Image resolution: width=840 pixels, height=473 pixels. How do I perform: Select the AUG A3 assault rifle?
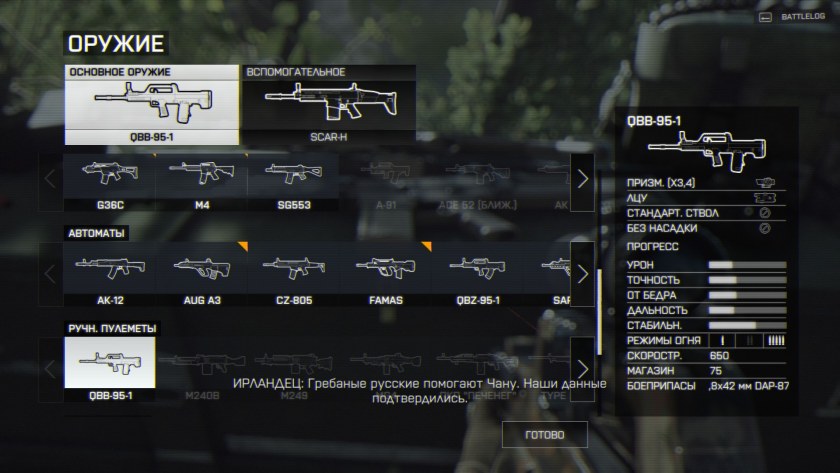pos(200,273)
